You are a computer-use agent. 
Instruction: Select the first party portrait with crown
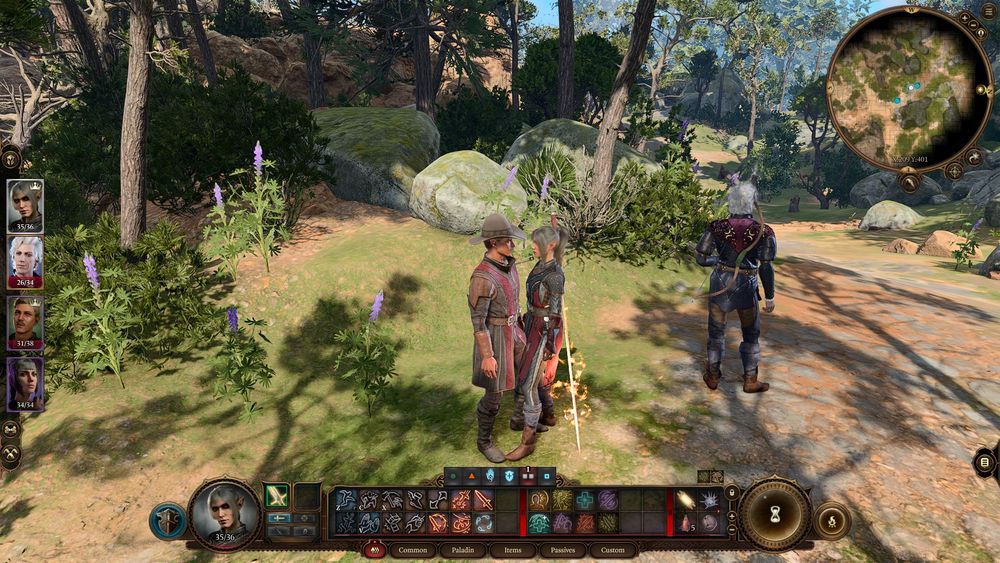pyautogui.click(x=25, y=203)
